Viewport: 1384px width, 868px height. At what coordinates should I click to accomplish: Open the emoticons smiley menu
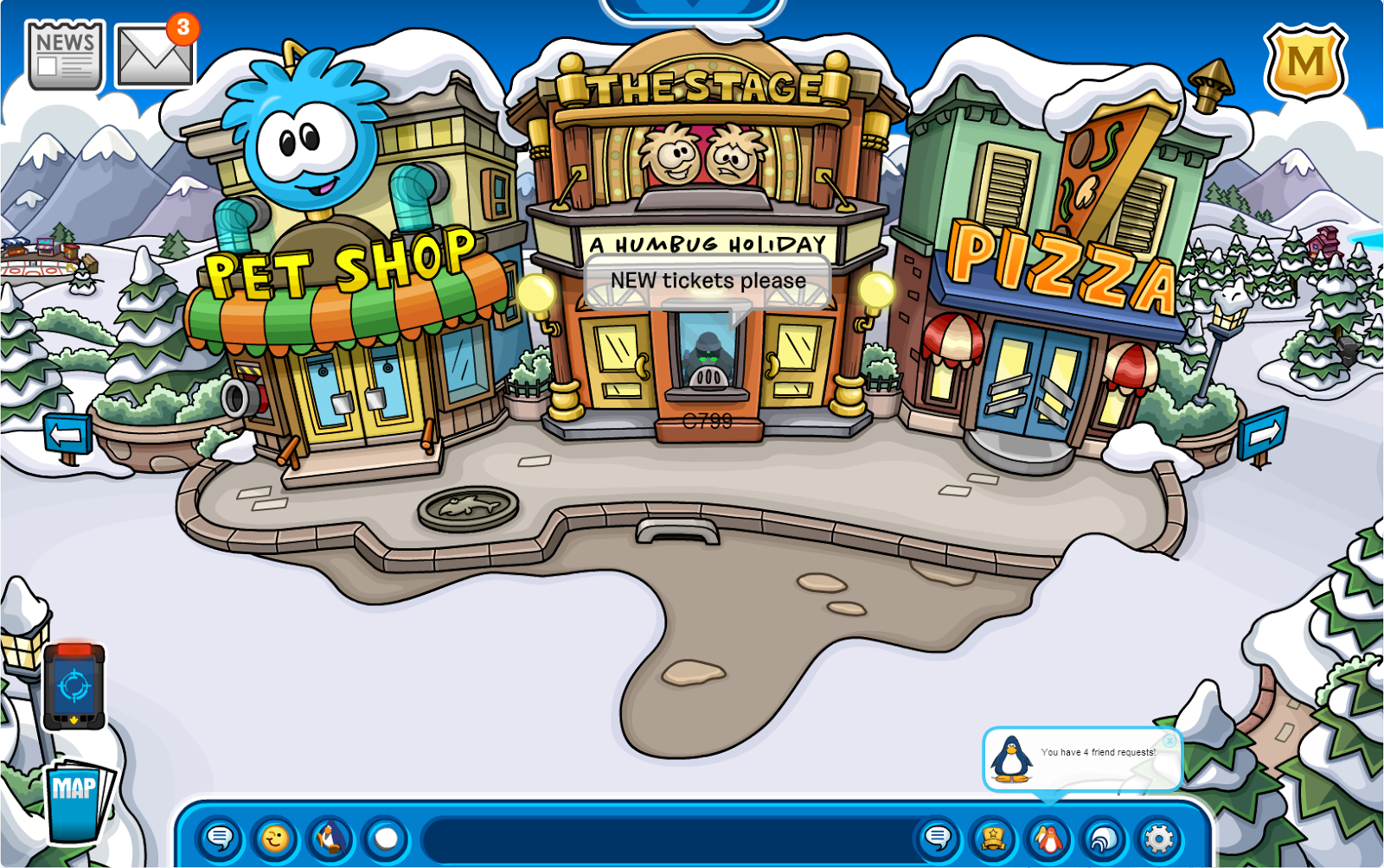[x=274, y=838]
